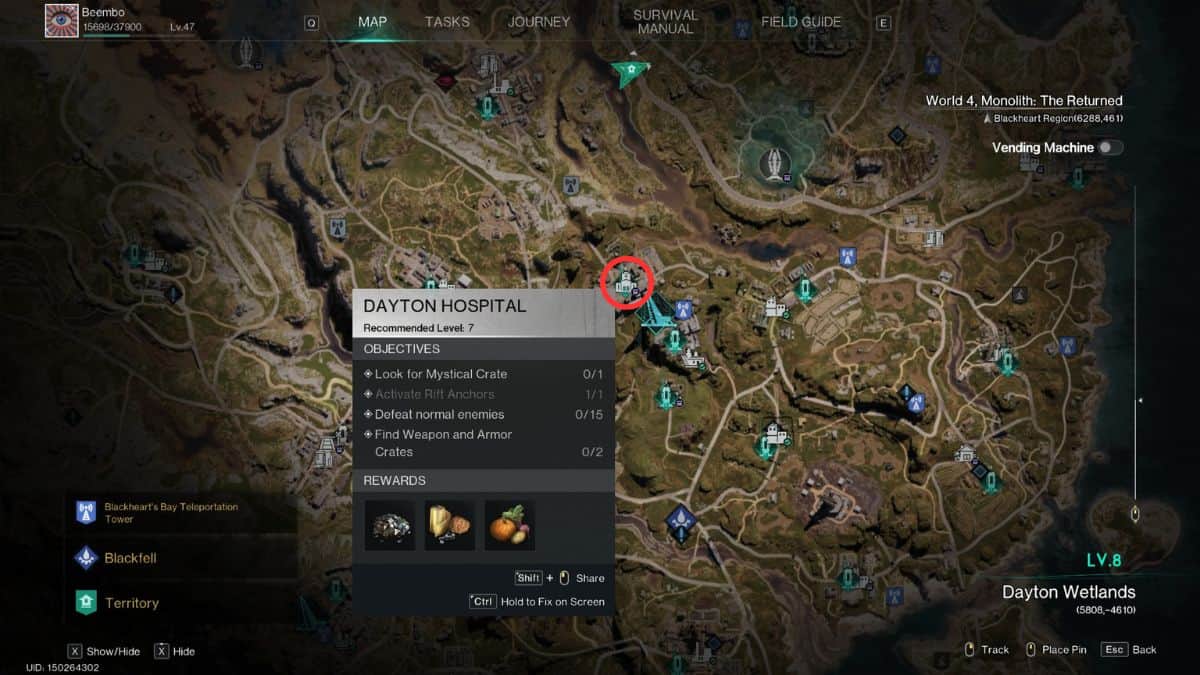Select the Look for Mystical Crate objective
The height and width of the screenshot is (675, 1200).
point(441,374)
